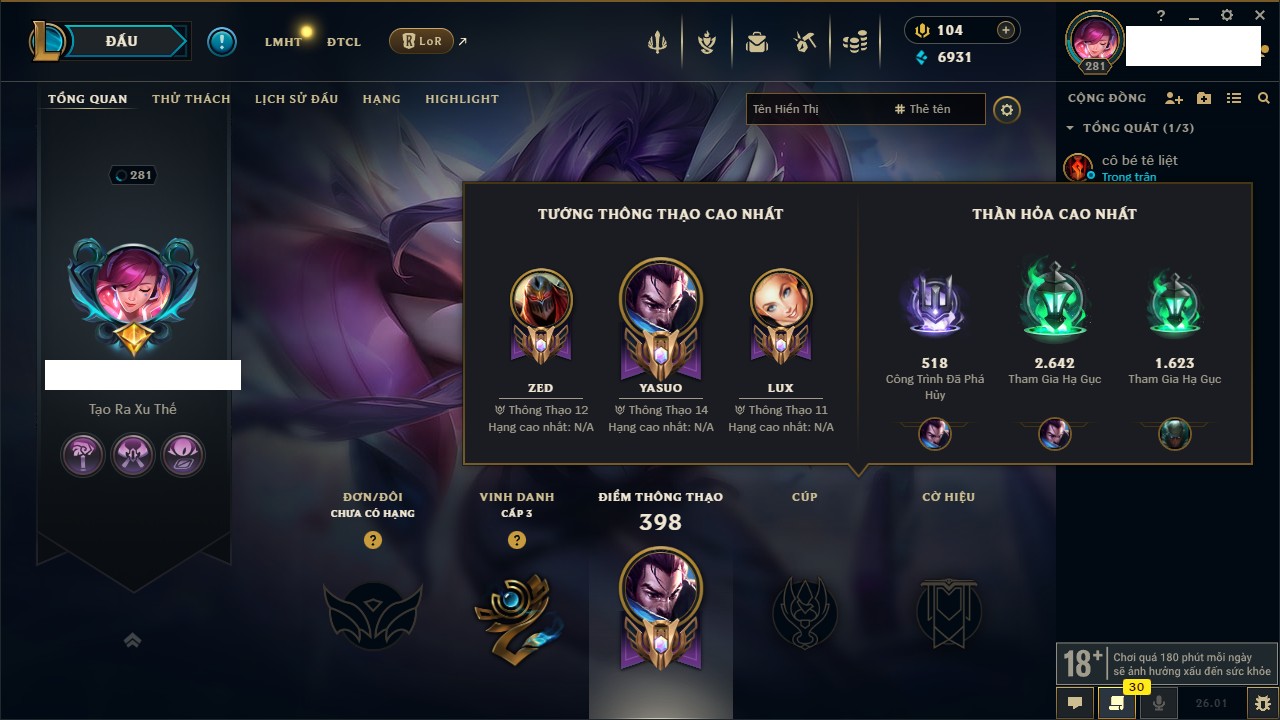1280x720 pixels.
Task: Go to the HẠNG tab
Action: pyautogui.click(x=381, y=99)
